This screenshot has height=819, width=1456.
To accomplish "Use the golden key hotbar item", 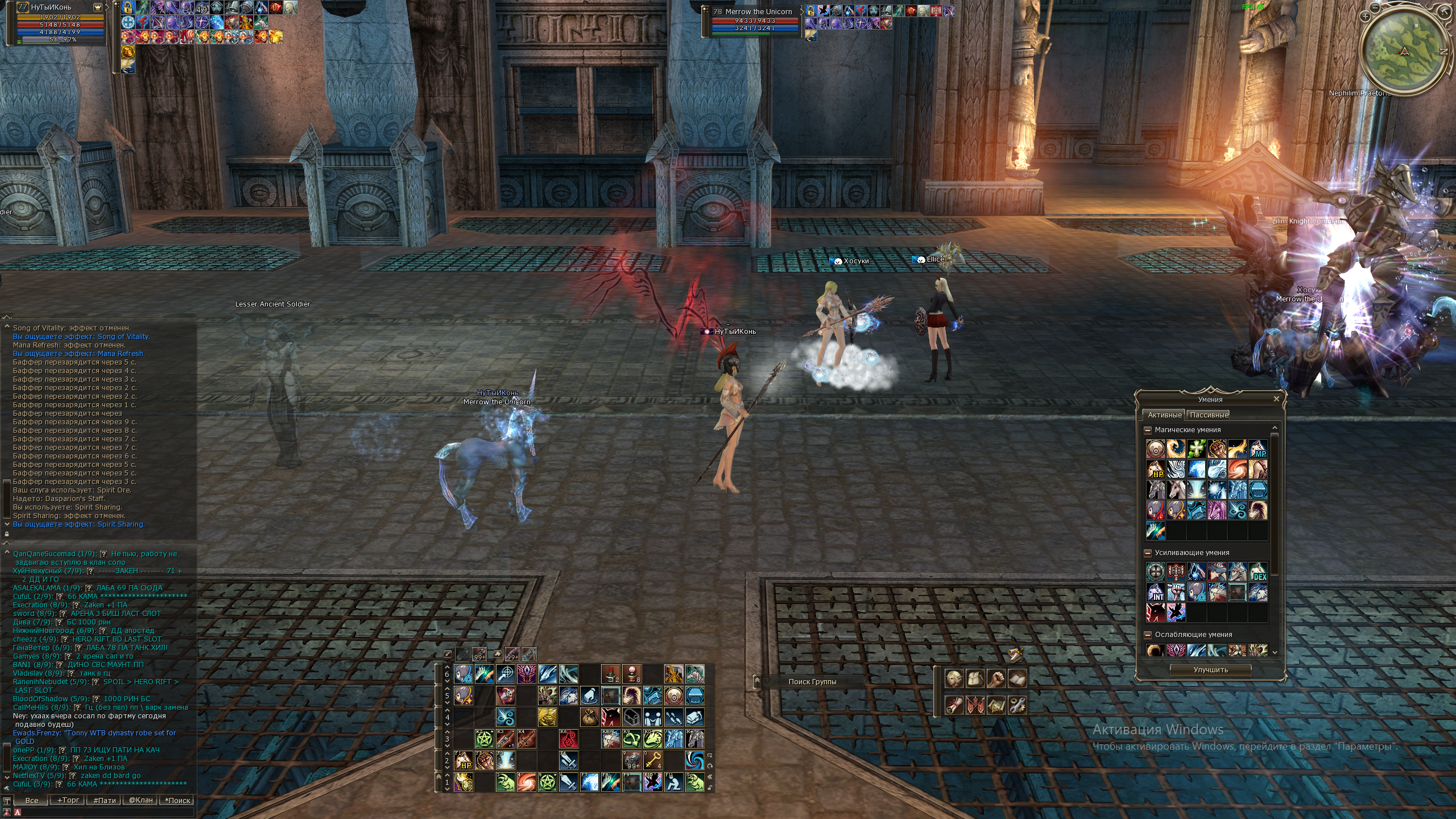I will click(652, 760).
